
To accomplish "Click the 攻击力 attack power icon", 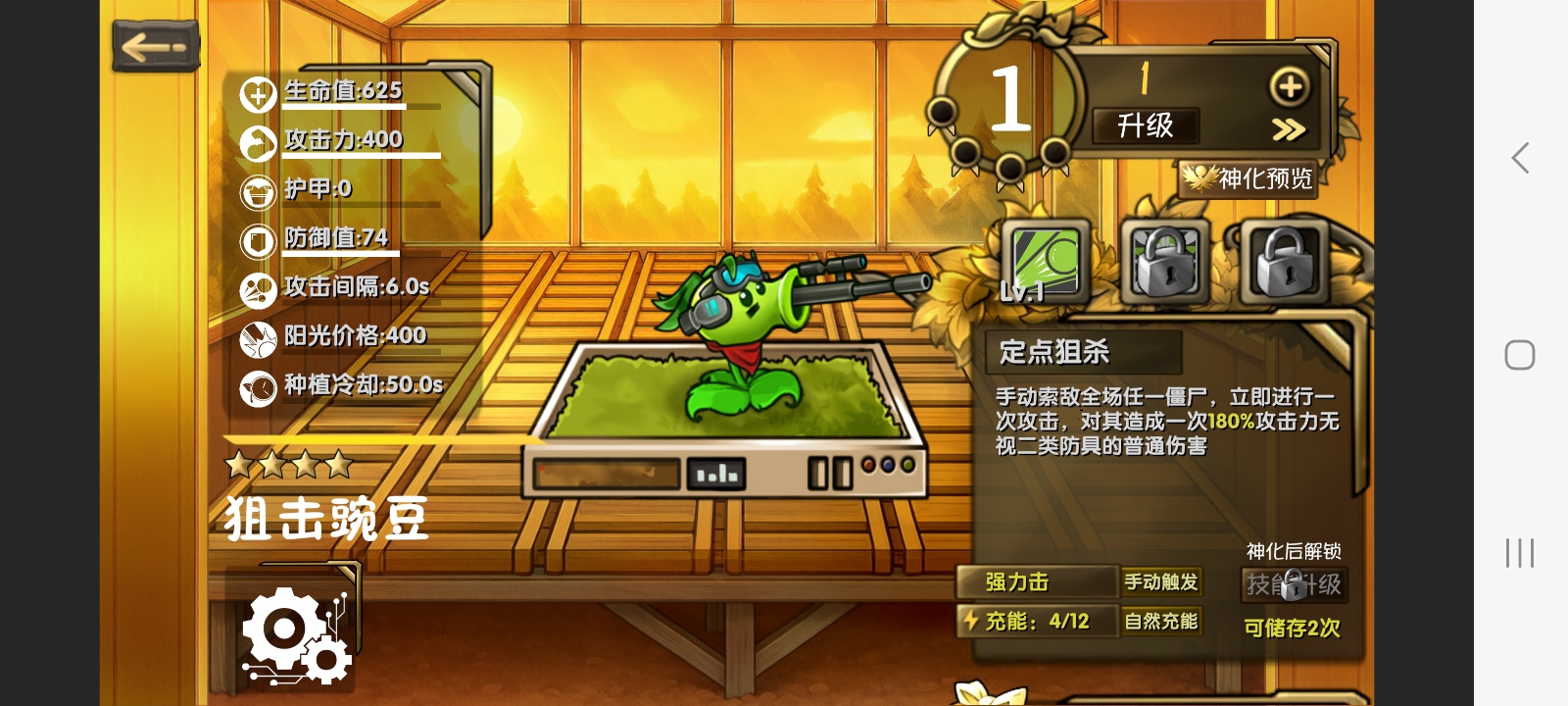I will (257, 142).
